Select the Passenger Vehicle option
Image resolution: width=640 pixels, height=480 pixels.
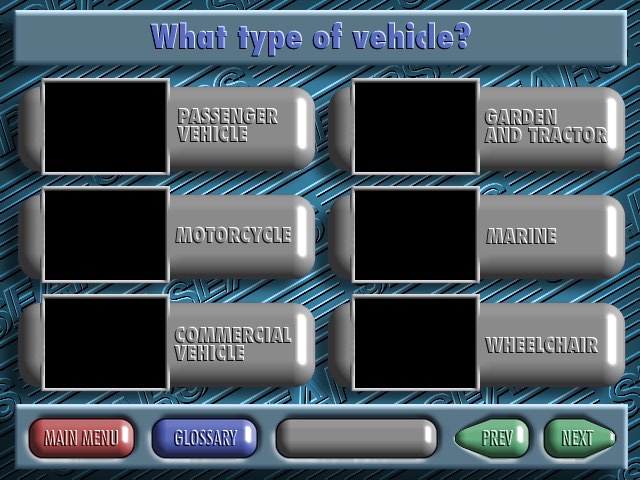[x=228, y=126]
